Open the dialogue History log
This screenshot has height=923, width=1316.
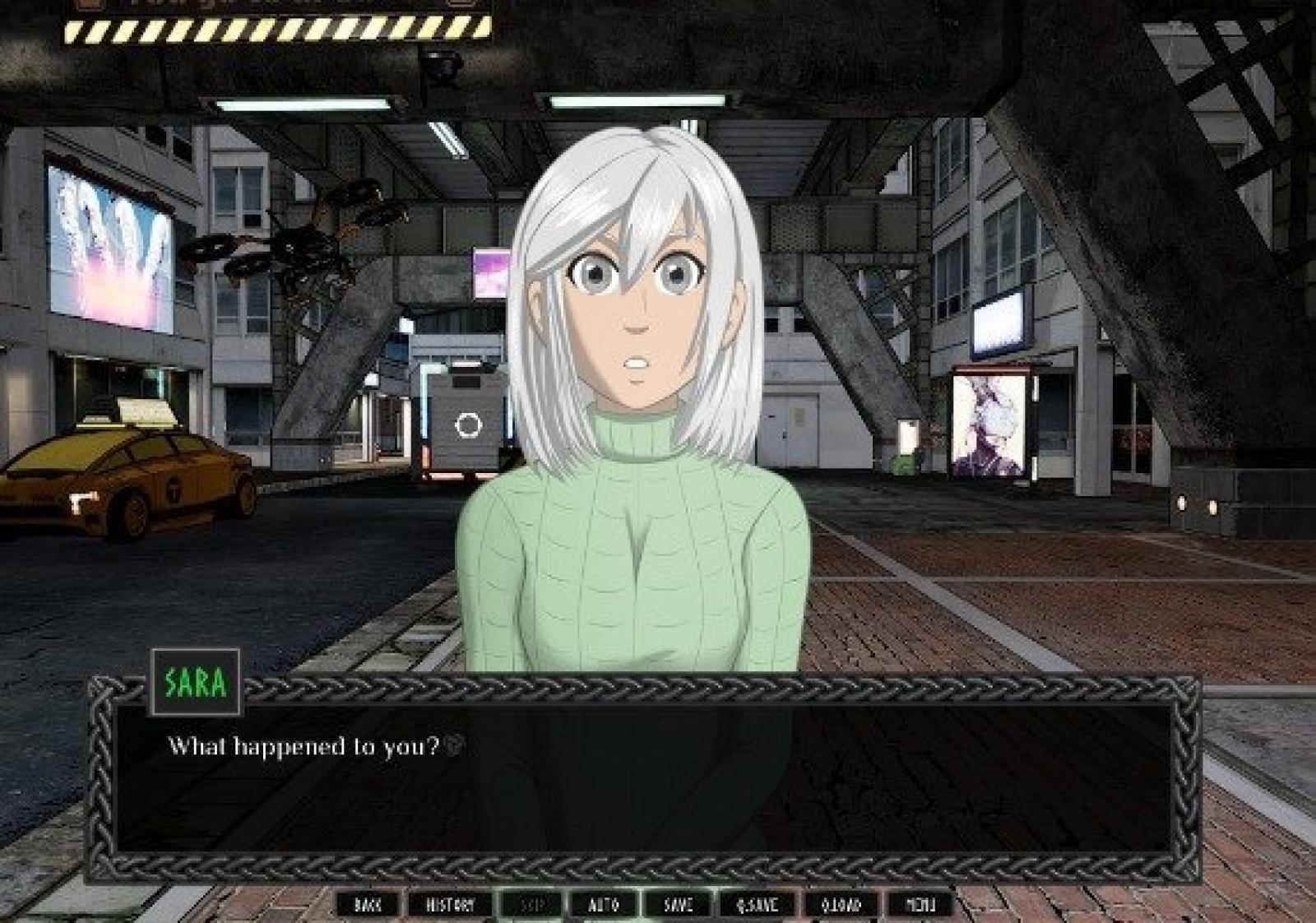pyautogui.click(x=450, y=905)
